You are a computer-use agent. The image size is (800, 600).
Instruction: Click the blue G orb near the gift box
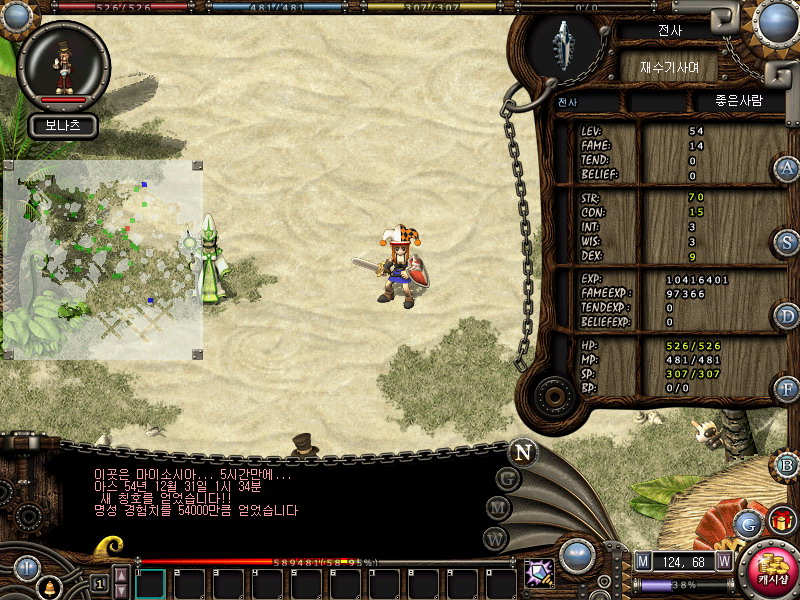coord(748,522)
